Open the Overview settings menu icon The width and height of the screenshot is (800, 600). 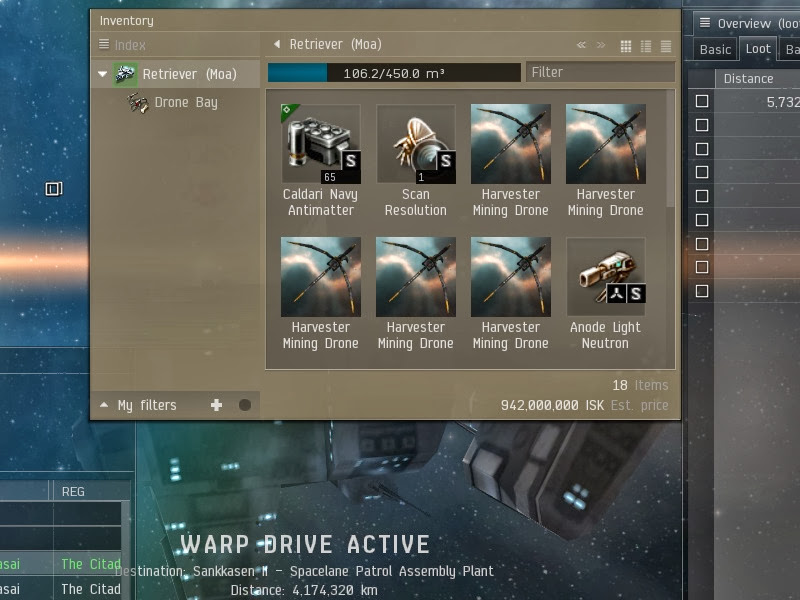(704, 23)
